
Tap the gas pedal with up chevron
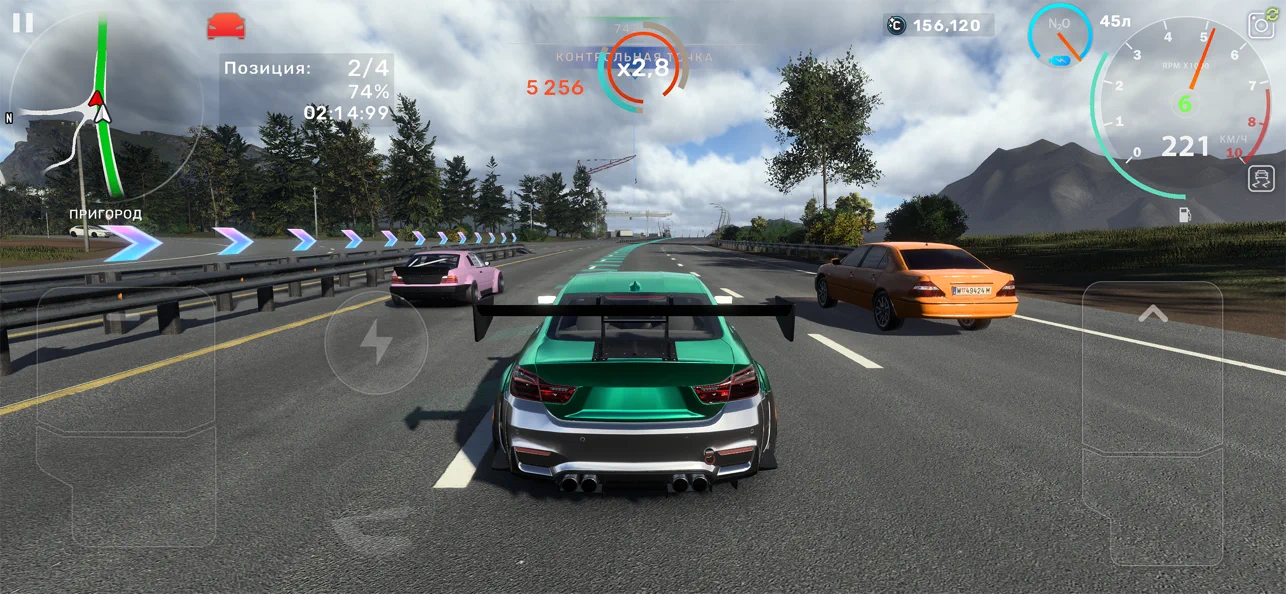pos(1152,420)
